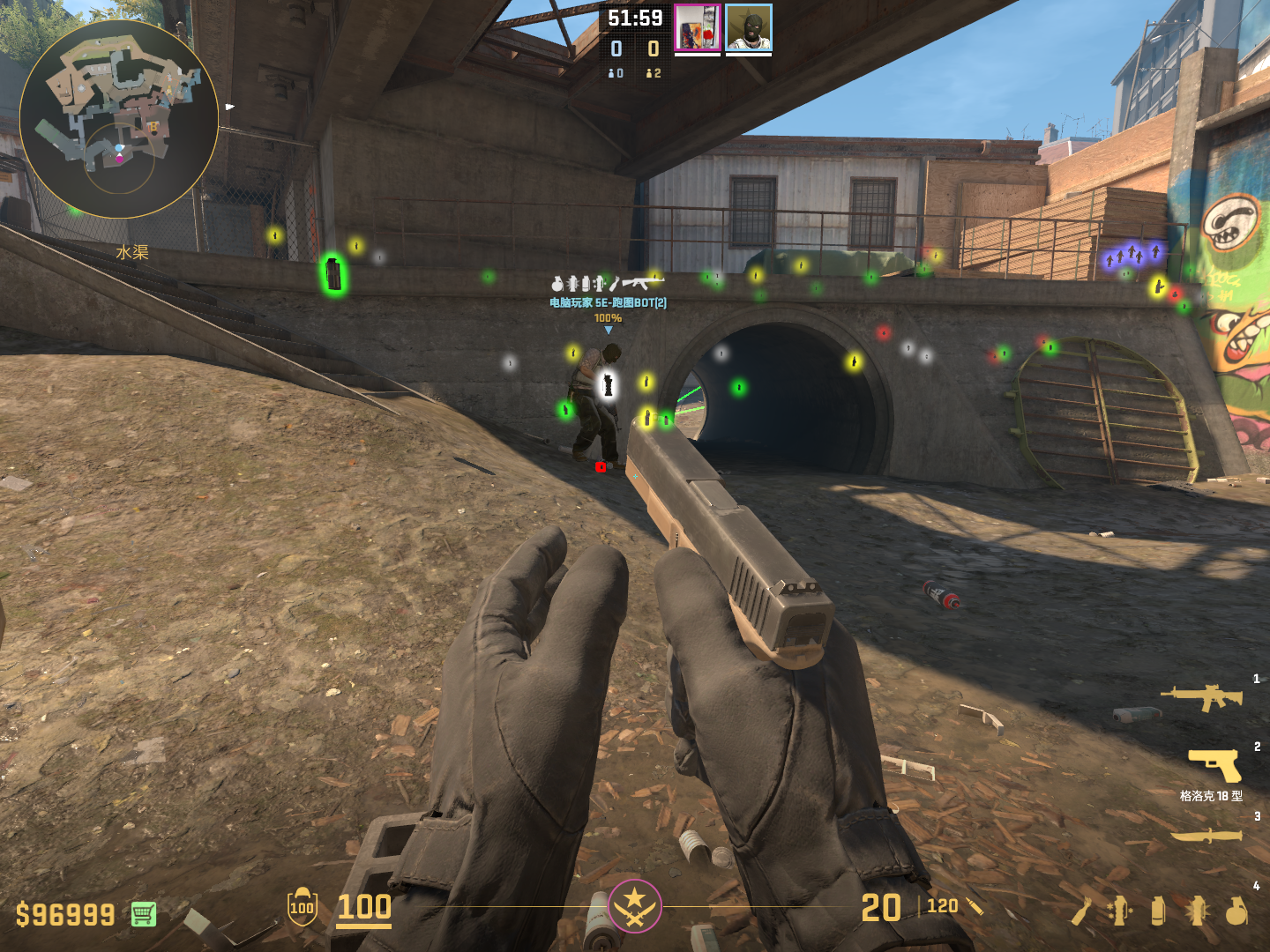Choose the HE grenade icon

pos(1236,911)
